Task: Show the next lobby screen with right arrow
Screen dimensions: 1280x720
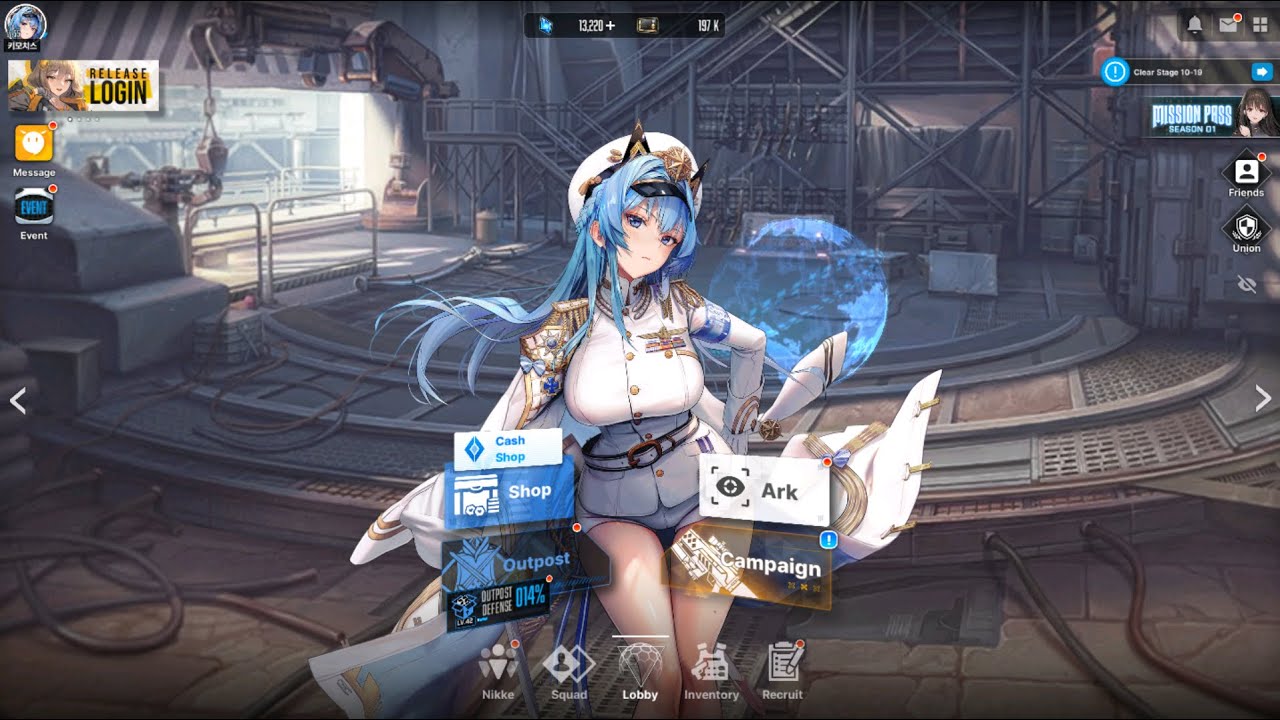Action: [1263, 400]
